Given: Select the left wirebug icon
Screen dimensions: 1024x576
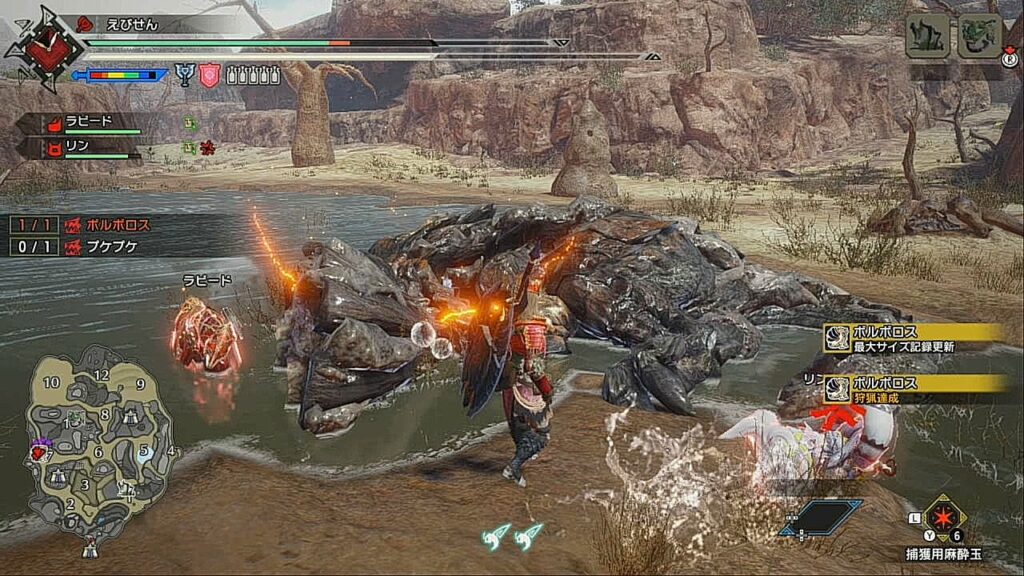Looking at the screenshot, I should (495, 537).
